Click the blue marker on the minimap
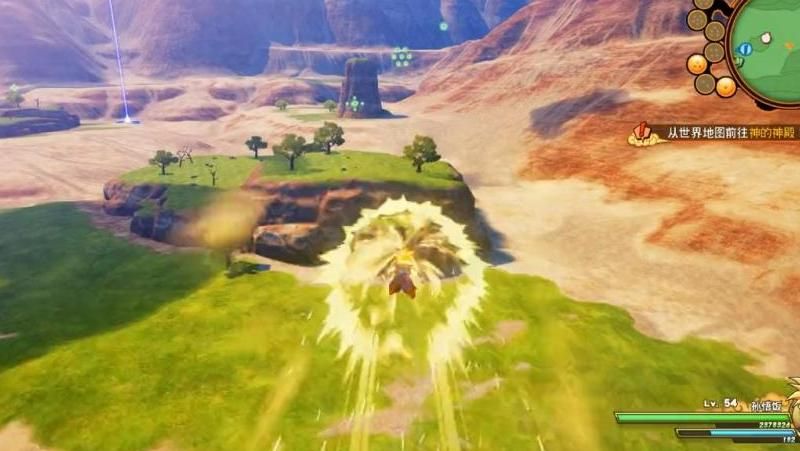800x451 pixels. [x=743, y=49]
